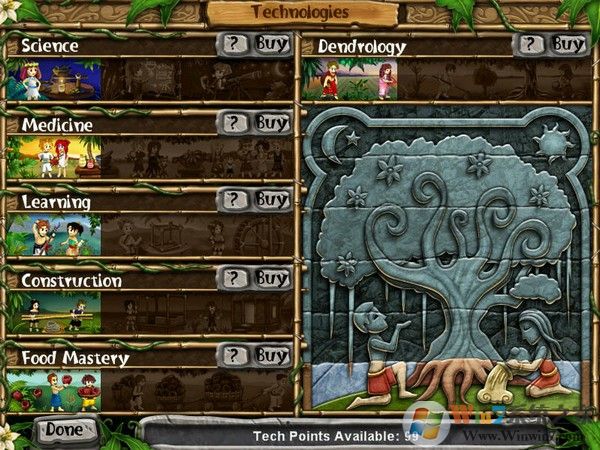Buy the Medicine technology

click(x=270, y=123)
